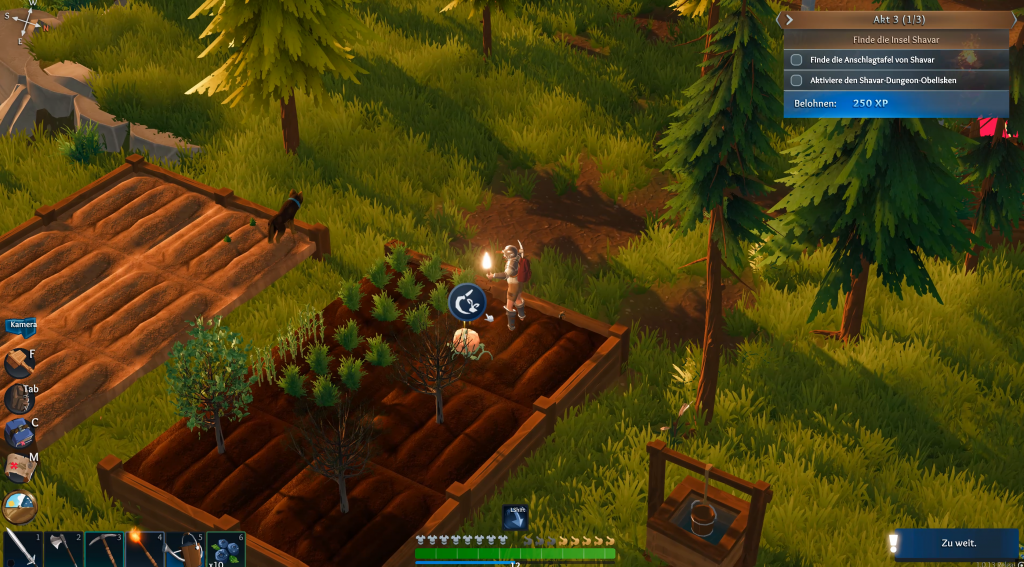
Task: Select the Akt 3 (1/3) quest header
Action: (x=896, y=19)
